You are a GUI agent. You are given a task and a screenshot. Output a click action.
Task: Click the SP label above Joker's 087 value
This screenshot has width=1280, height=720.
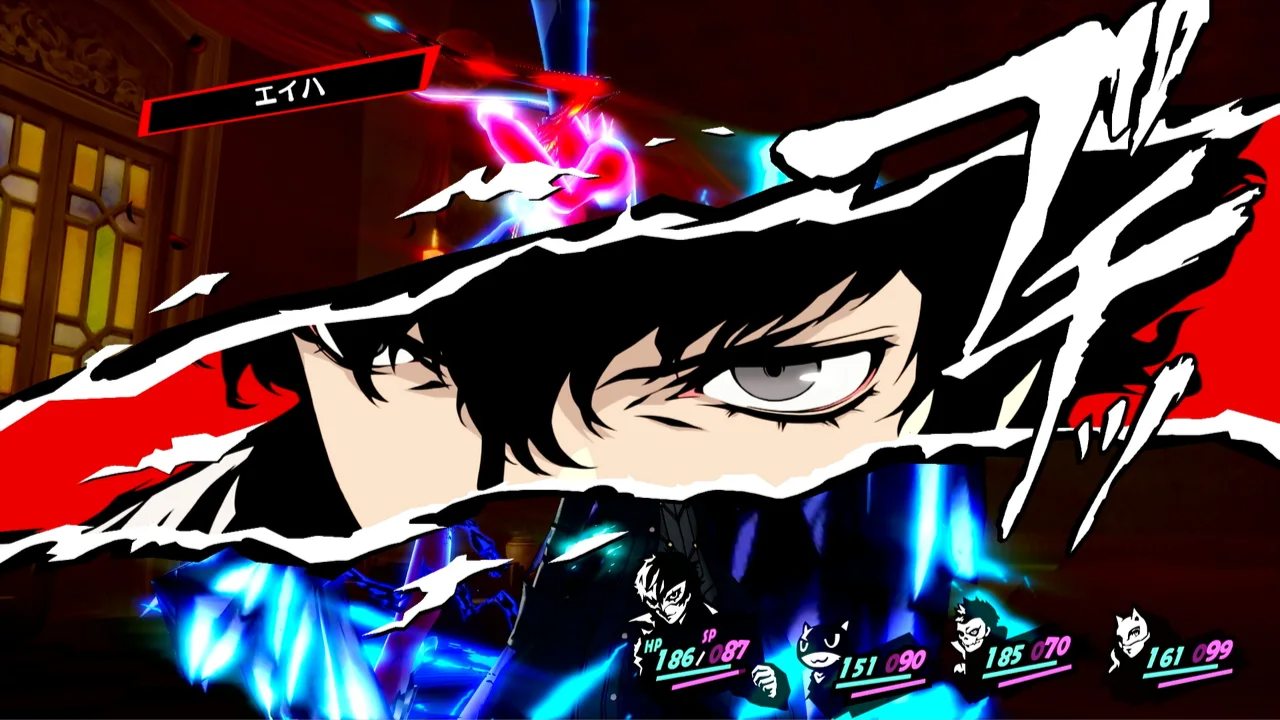[708, 636]
